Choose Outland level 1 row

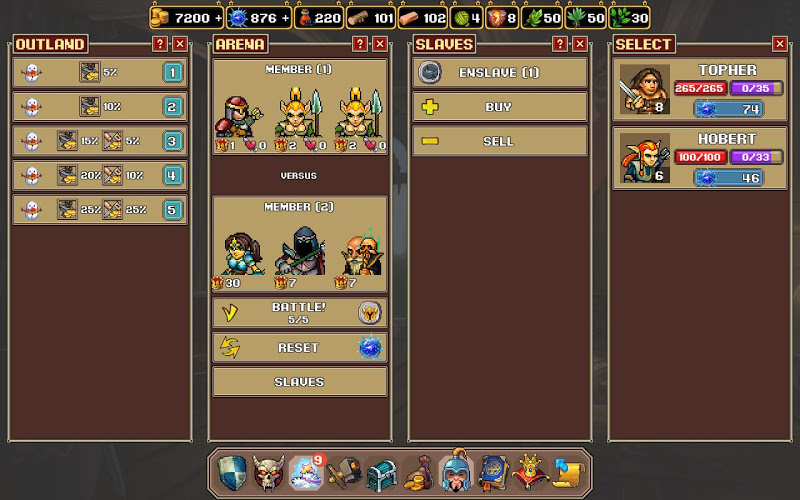click(x=100, y=73)
